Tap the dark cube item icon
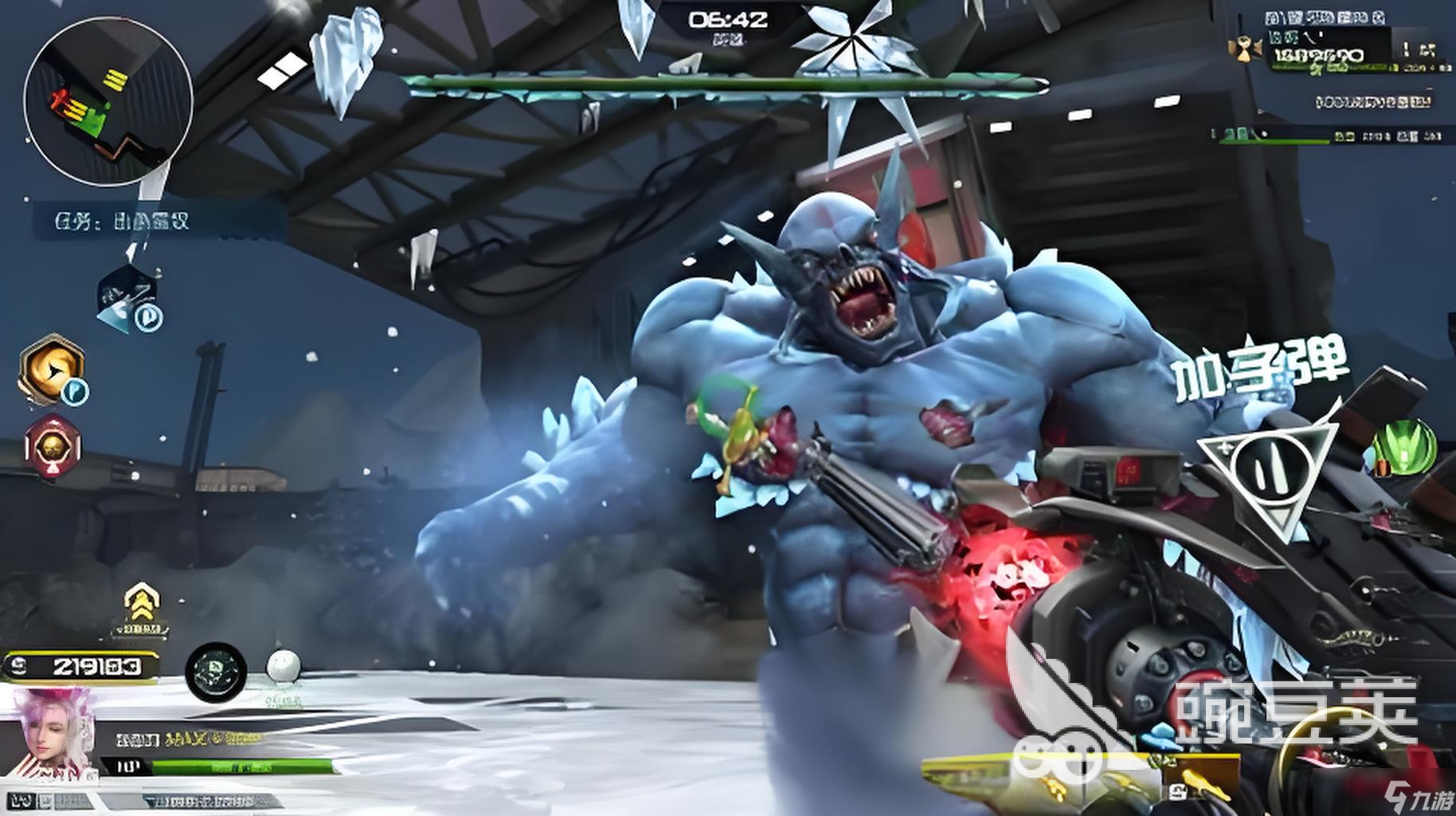Image resolution: width=1456 pixels, height=816 pixels. (x=127, y=296)
